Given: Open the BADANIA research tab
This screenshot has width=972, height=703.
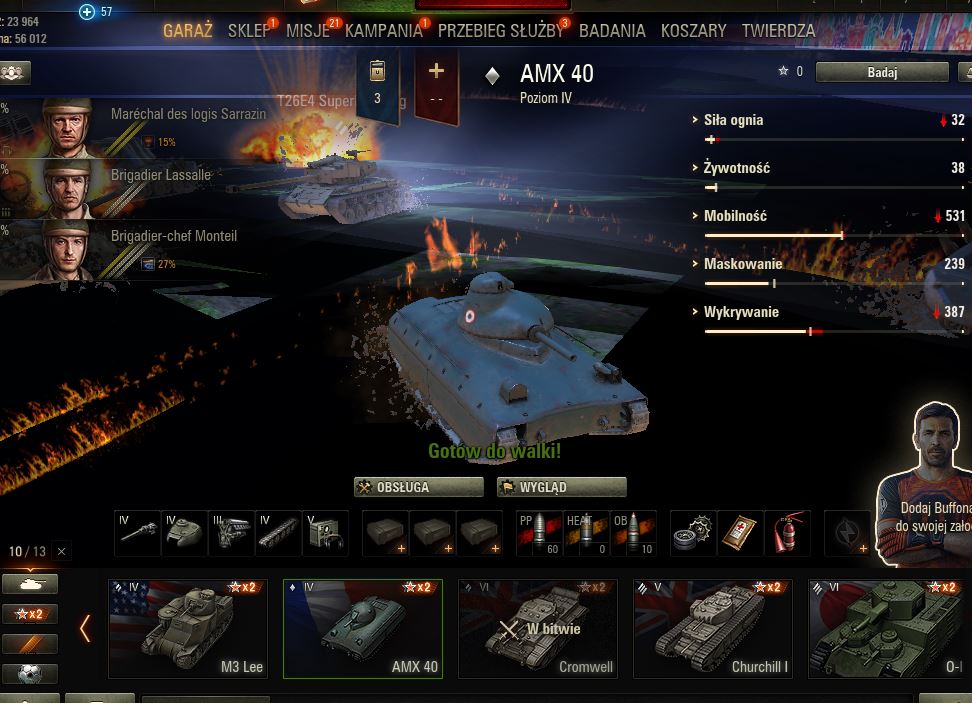Looking at the screenshot, I should point(612,31).
